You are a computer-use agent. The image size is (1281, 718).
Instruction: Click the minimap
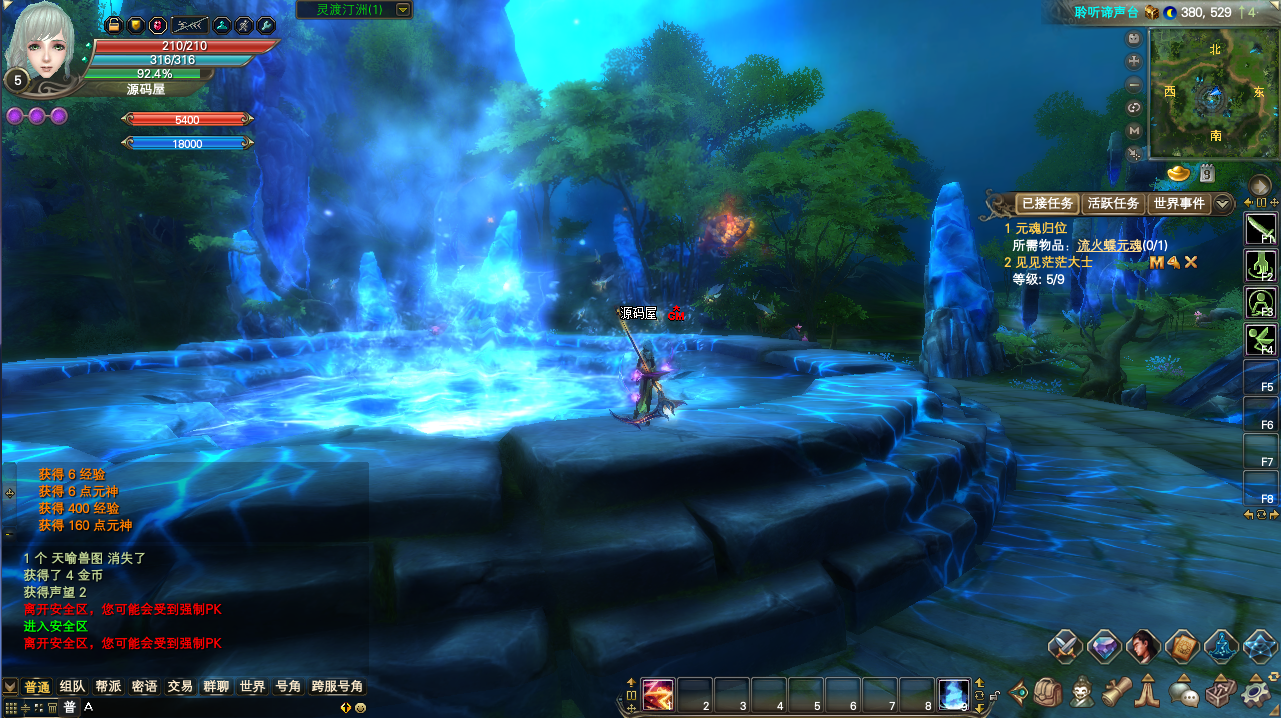pyautogui.click(x=1214, y=93)
